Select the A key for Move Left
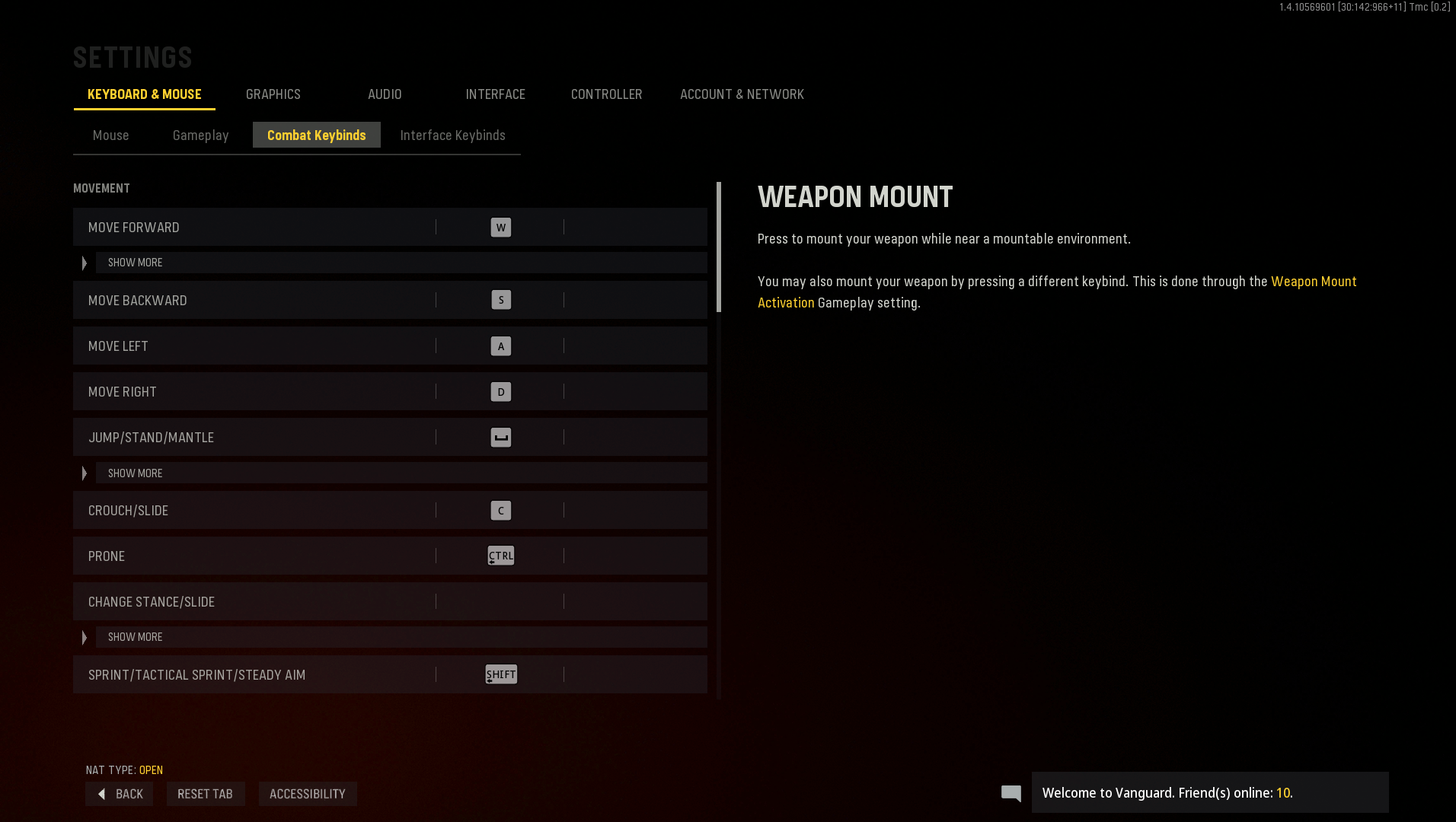Screen dimensions: 1456x822 (x=500, y=346)
